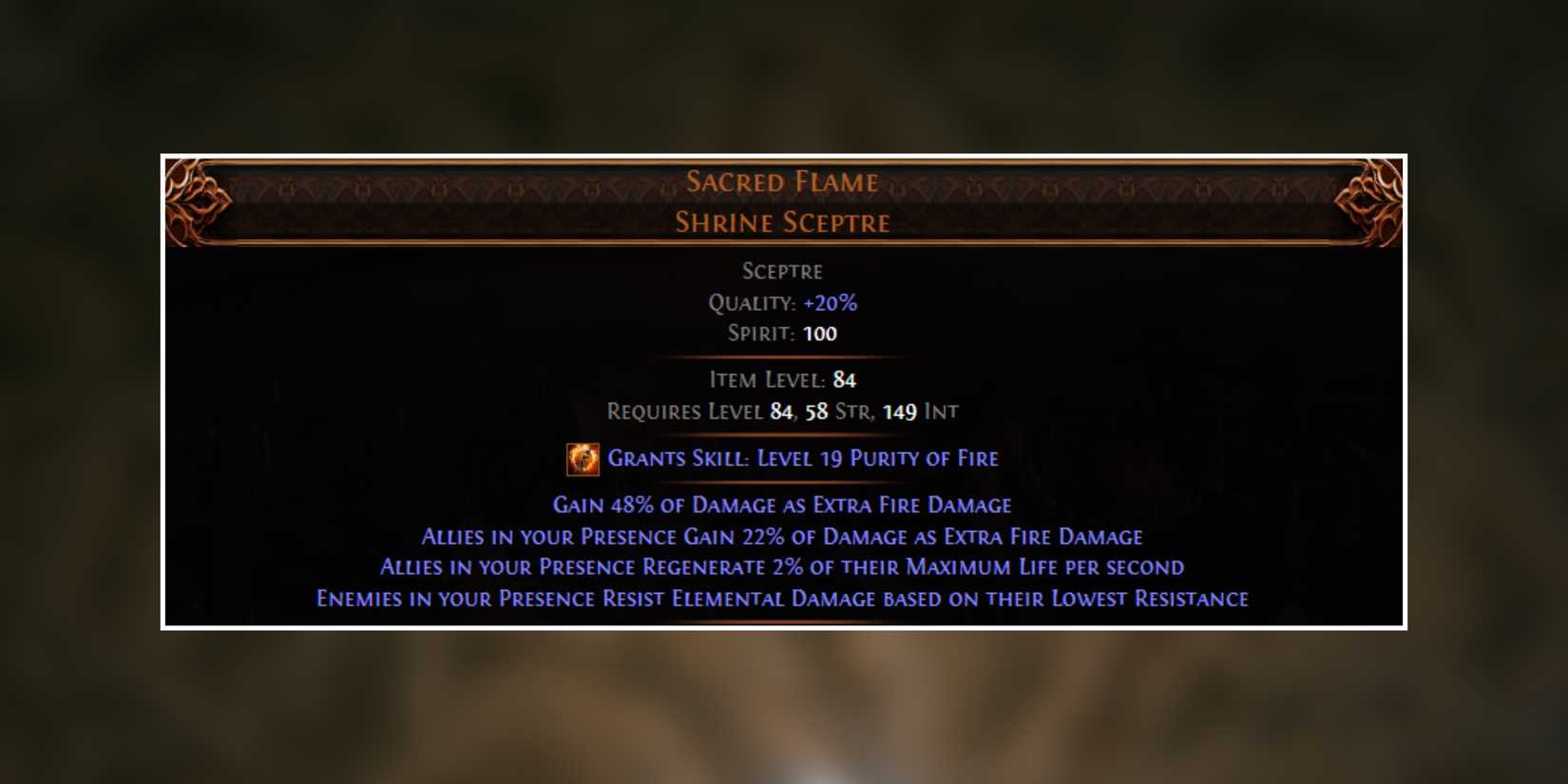Click the Gain 48% Extra Fire Damage modifier

click(x=781, y=505)
